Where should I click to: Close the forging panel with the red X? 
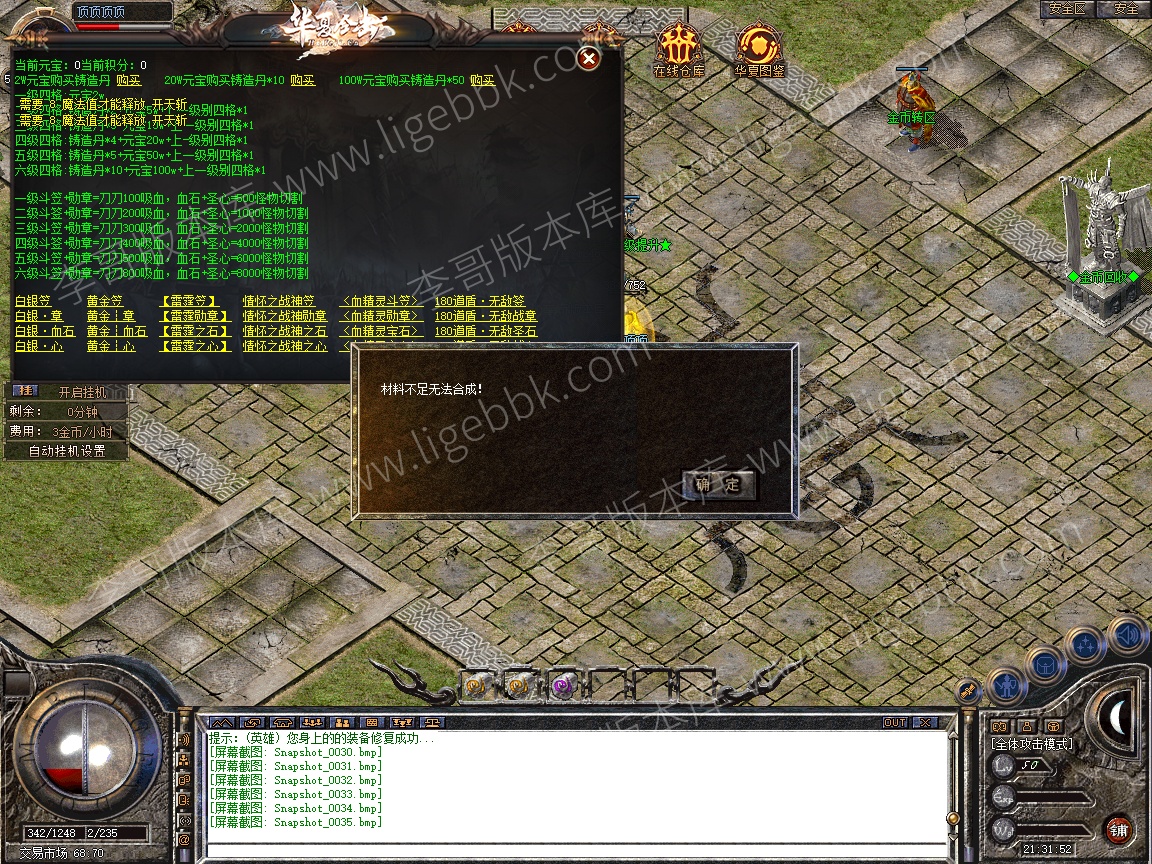[x=589, y=59]
